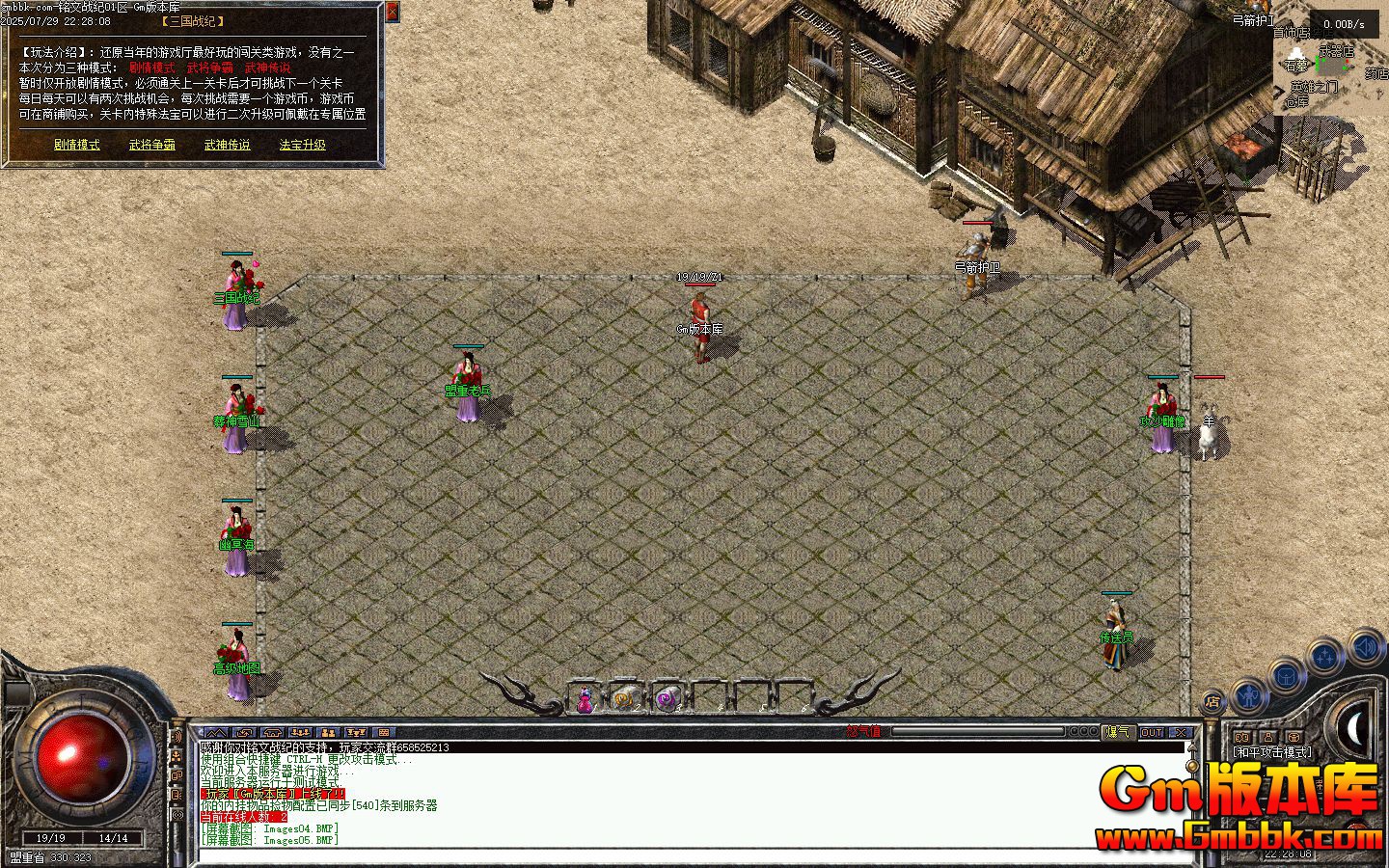This screenshot has width=1389, height=868.
Task: Use the orange swirl scroll in the hotbar
Action: click(x=626, y=697)
